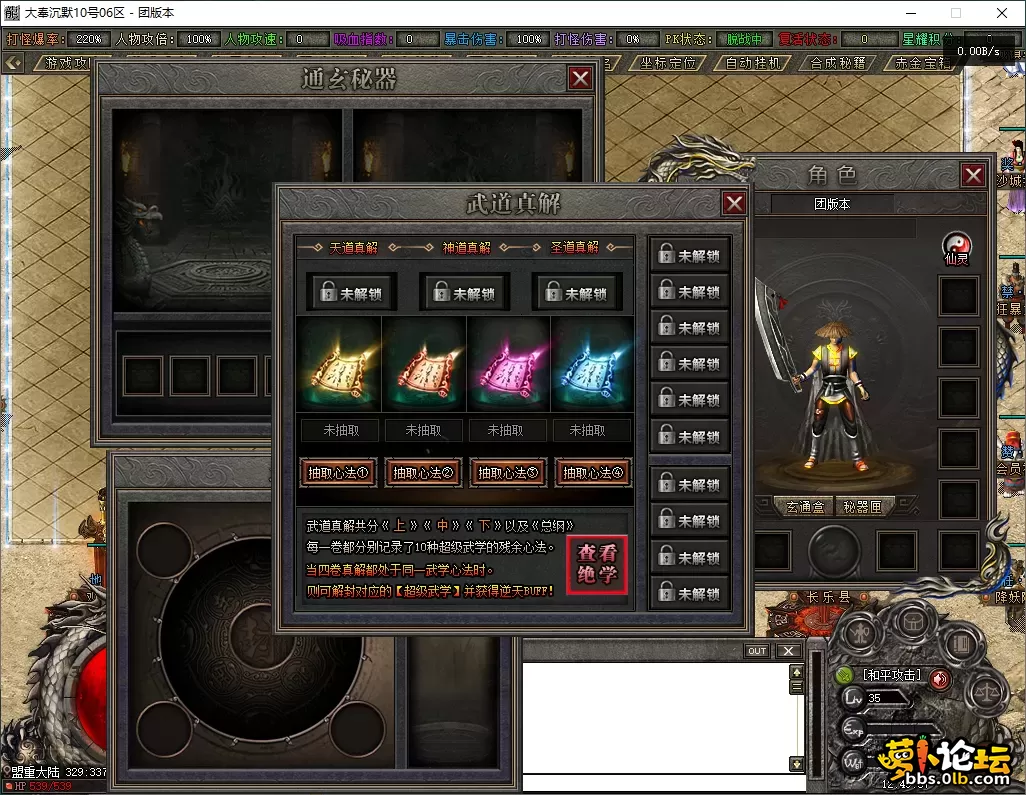
Task: Toggle 自动挂机 auto-battle
Action: pos(753,63)
